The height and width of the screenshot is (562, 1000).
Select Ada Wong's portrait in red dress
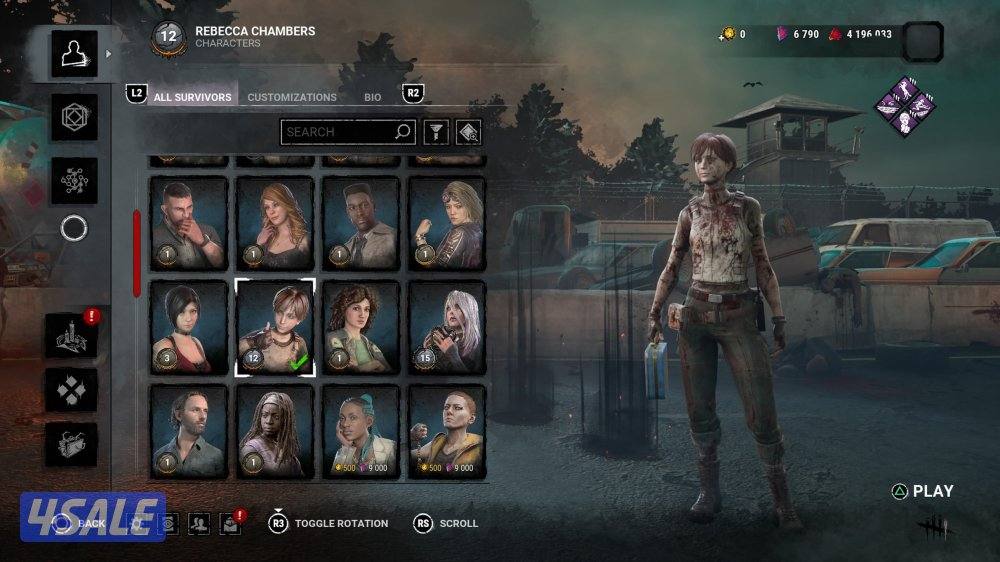189,327
